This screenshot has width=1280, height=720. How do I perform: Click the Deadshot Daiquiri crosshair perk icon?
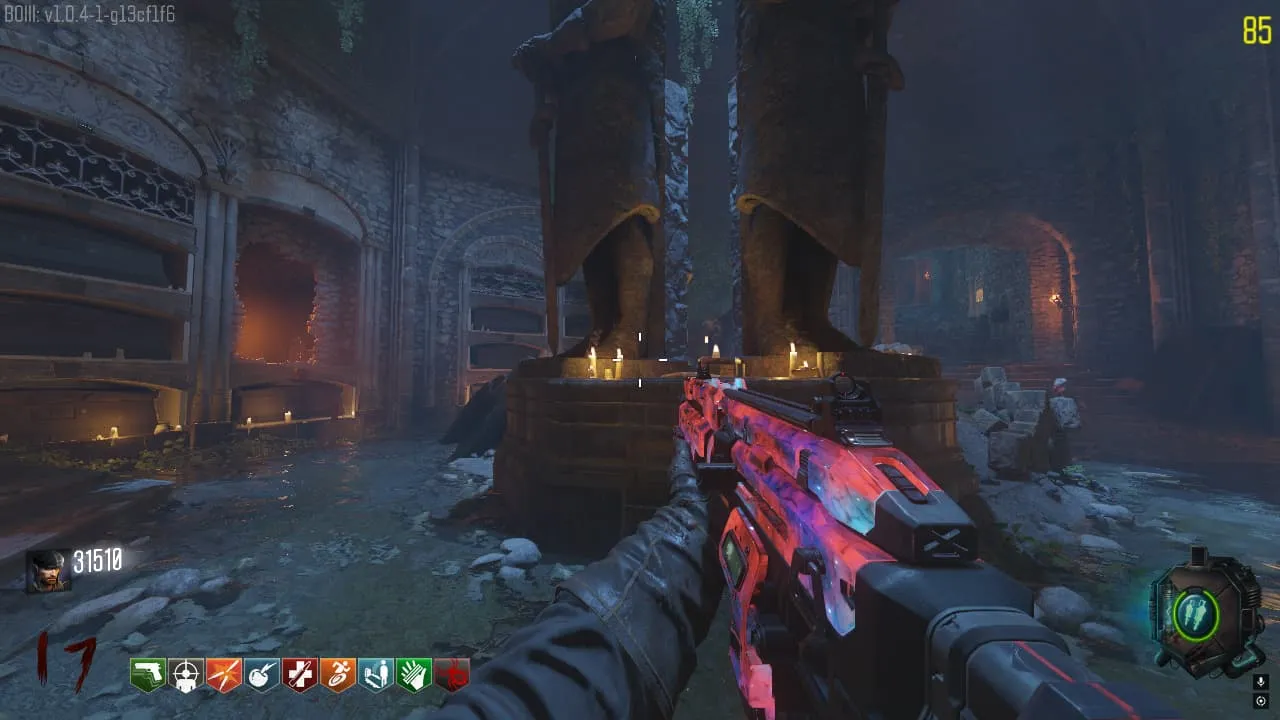[x=186, y=675]
